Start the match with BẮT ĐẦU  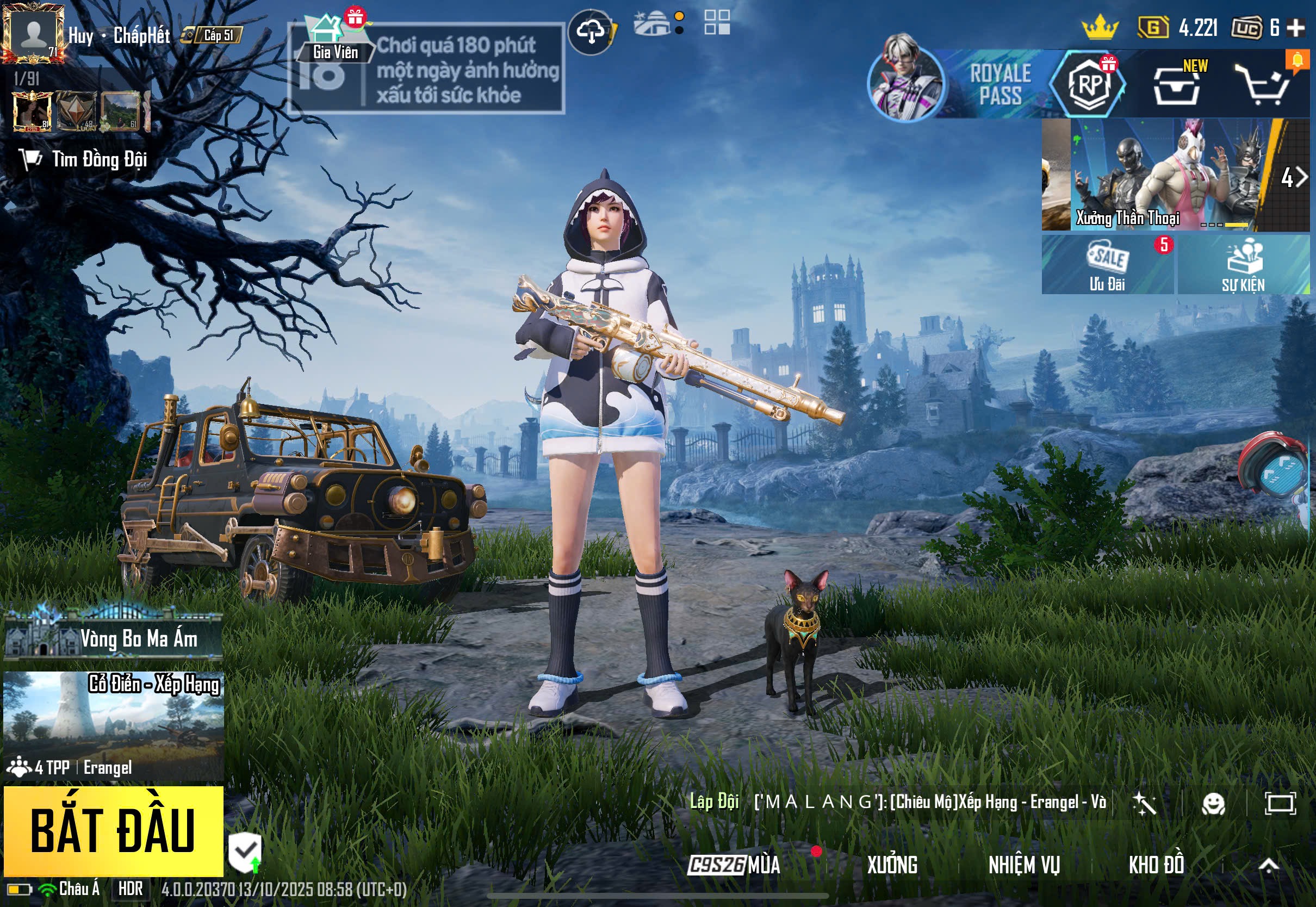click(x=113, y=831)
